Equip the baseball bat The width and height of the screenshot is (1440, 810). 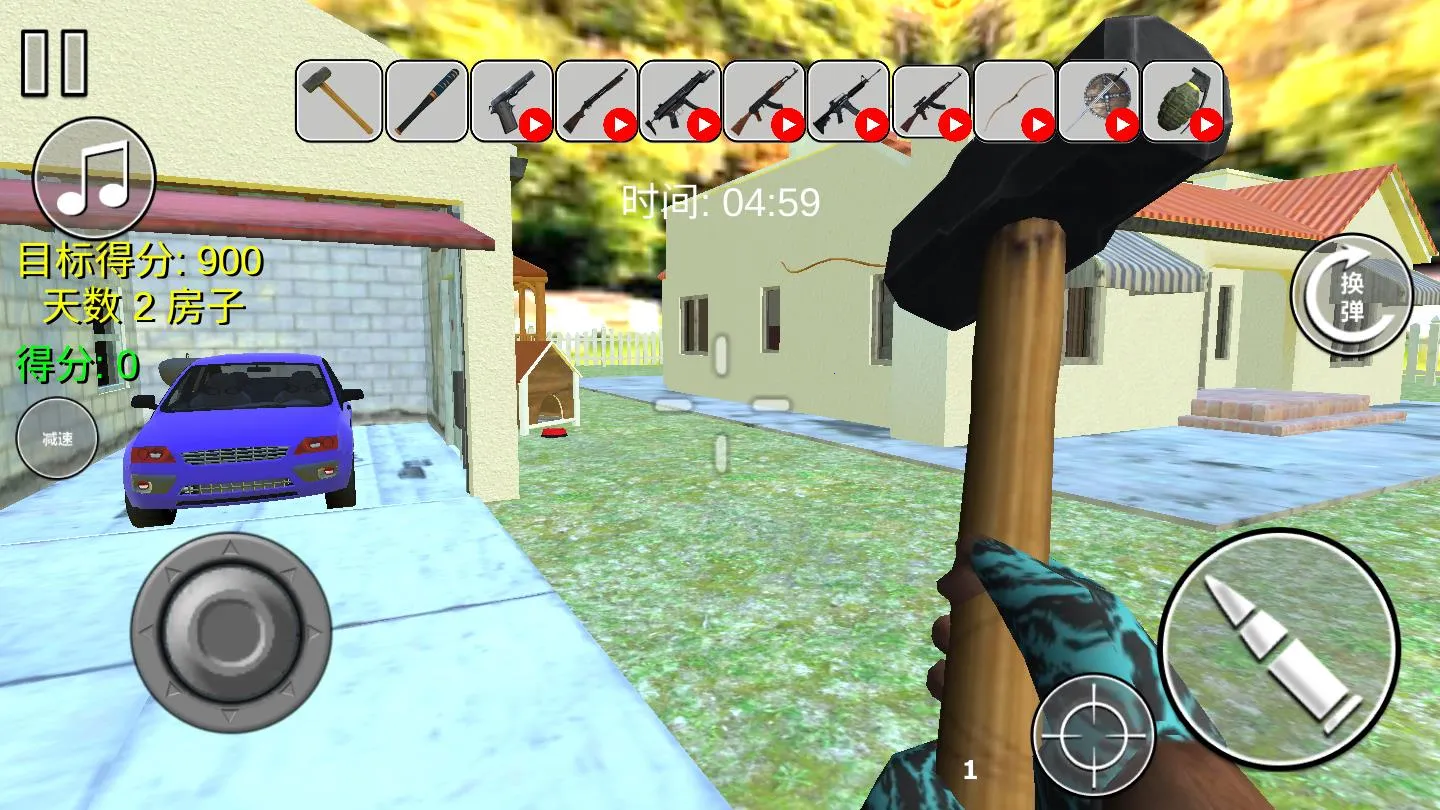click(x=426, y=100)
